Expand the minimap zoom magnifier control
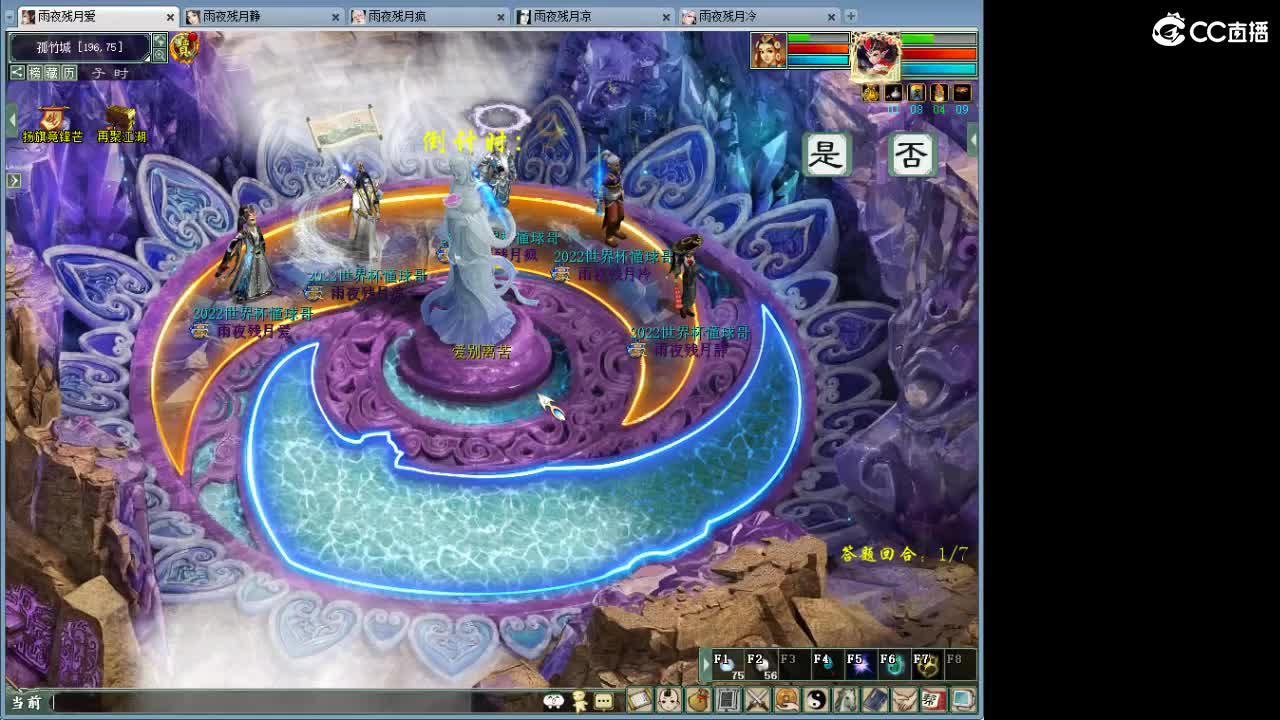Image resolution: width=1280 pixels, height=720 pixels. point(160,54)
